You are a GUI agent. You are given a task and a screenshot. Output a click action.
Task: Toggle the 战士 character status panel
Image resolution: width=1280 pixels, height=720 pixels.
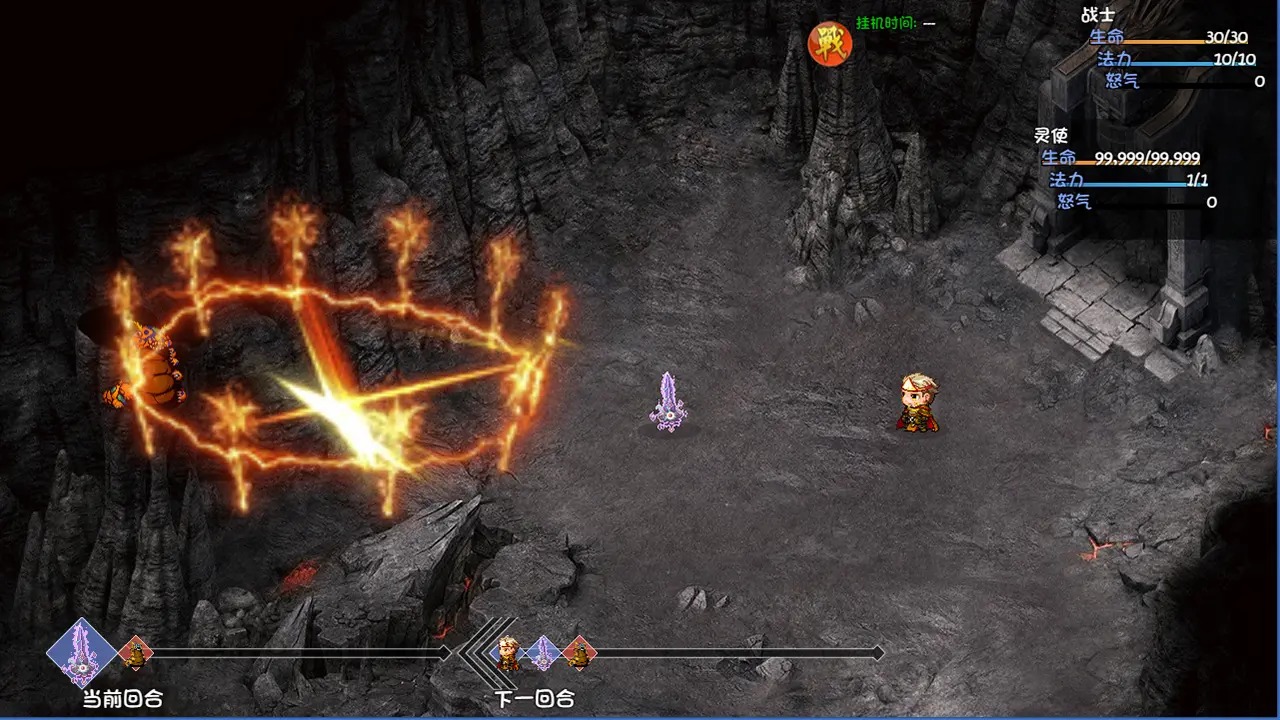[x=1098, y=13]
